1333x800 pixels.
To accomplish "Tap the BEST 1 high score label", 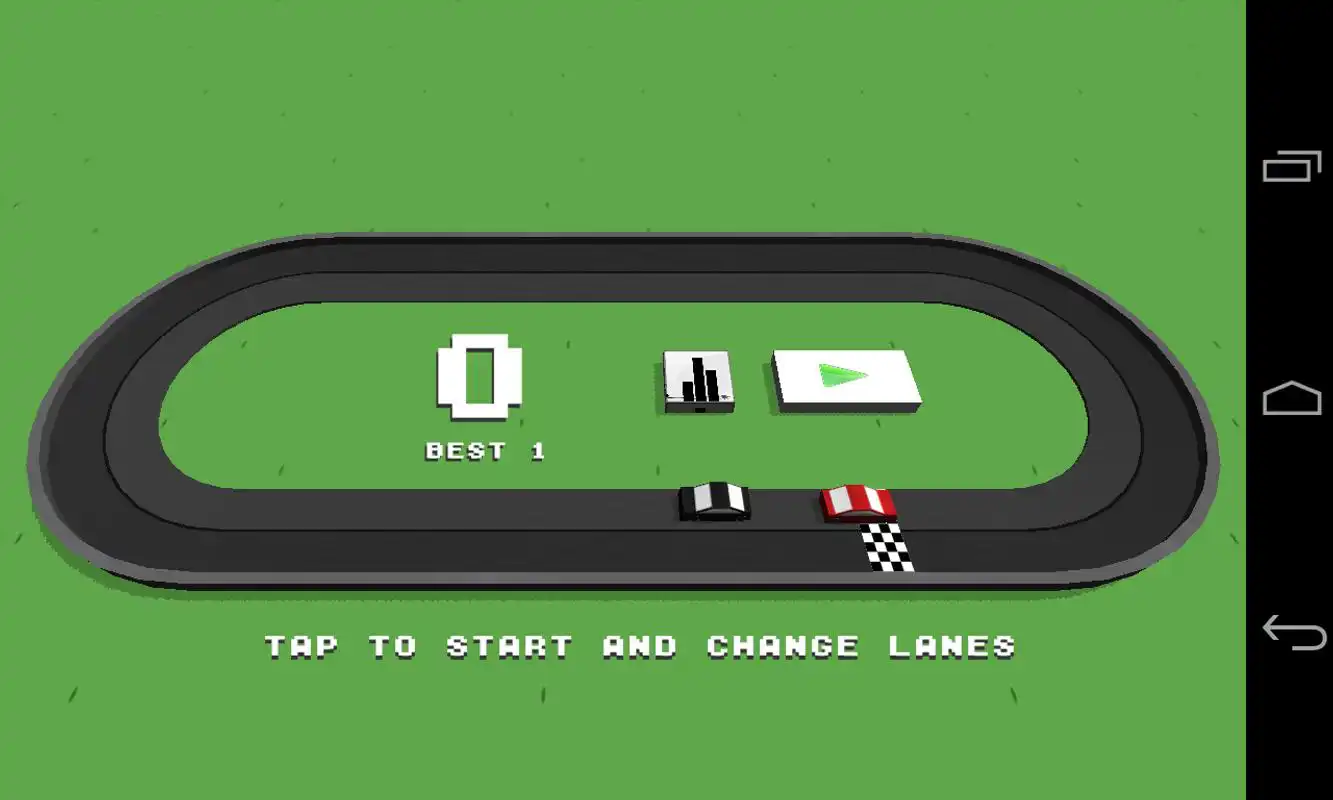I will point(483,450).
